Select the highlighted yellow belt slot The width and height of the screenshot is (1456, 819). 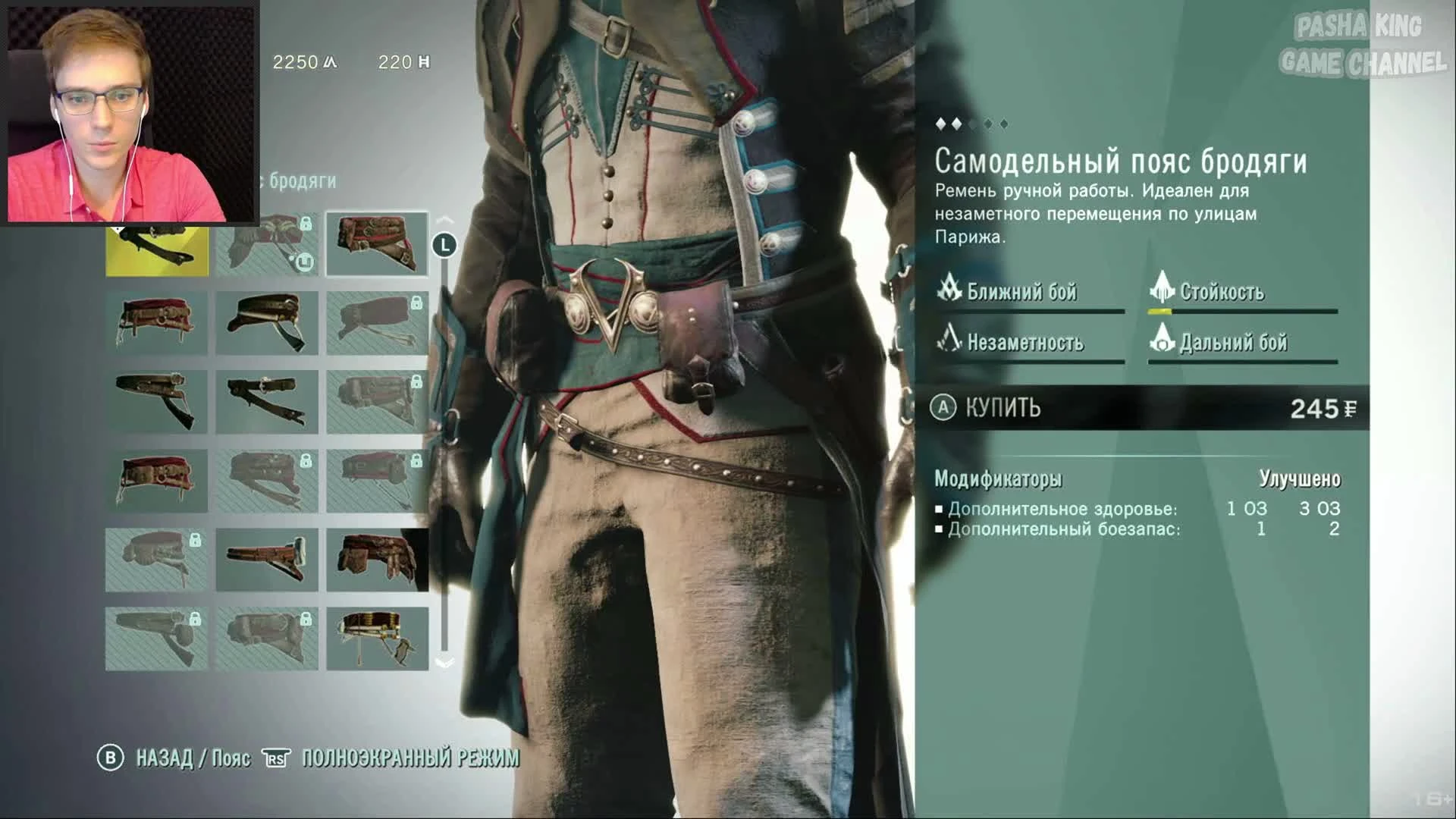coord(155,244)
